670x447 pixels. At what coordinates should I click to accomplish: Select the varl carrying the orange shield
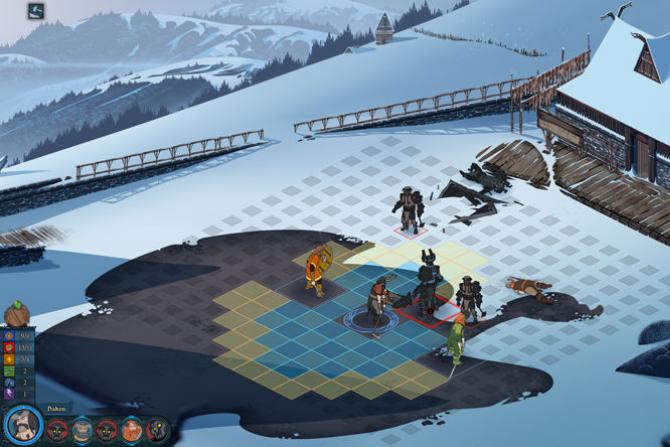(x=317, y=269)
